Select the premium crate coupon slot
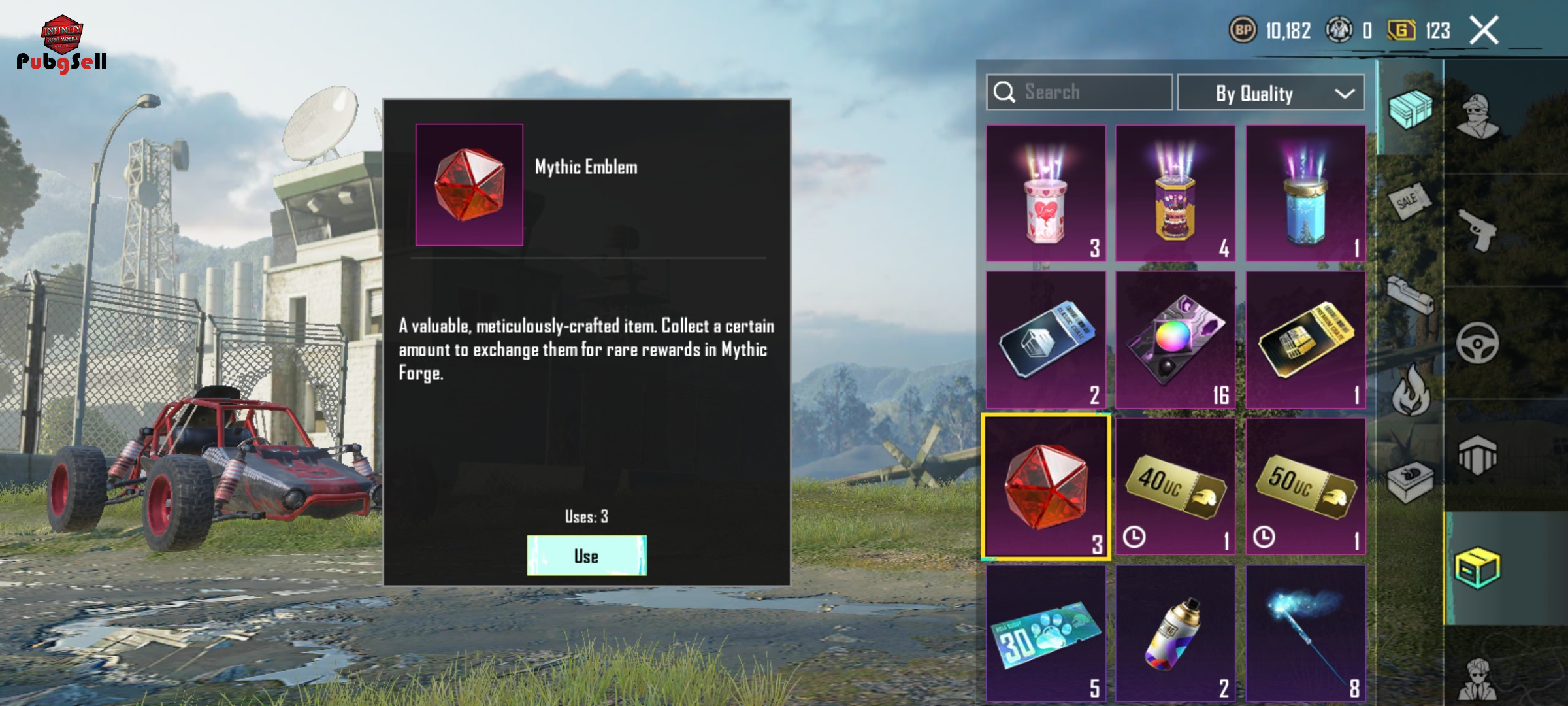The image size is (1568, 706). (x=1305, y=339)
